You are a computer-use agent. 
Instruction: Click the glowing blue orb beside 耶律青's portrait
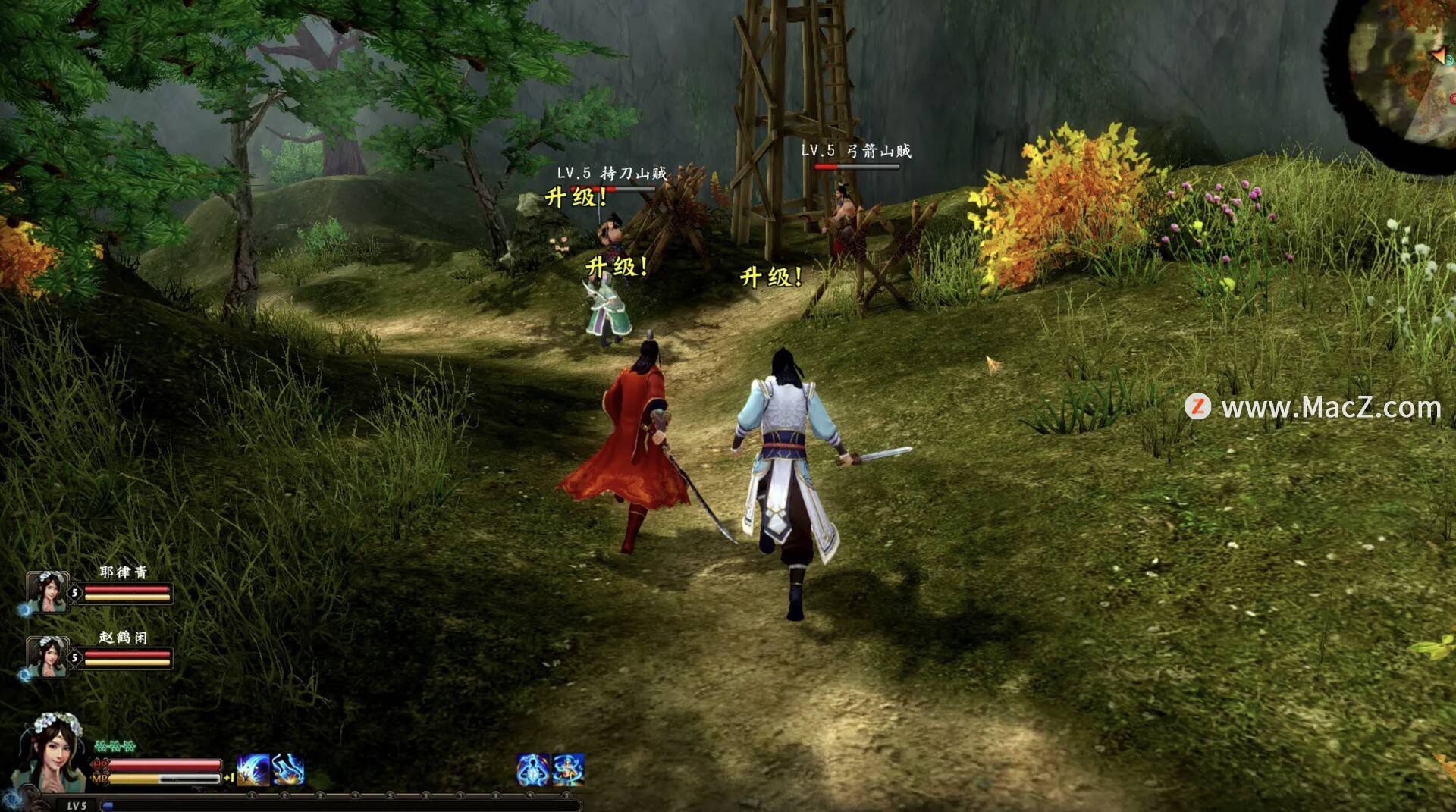24,610
